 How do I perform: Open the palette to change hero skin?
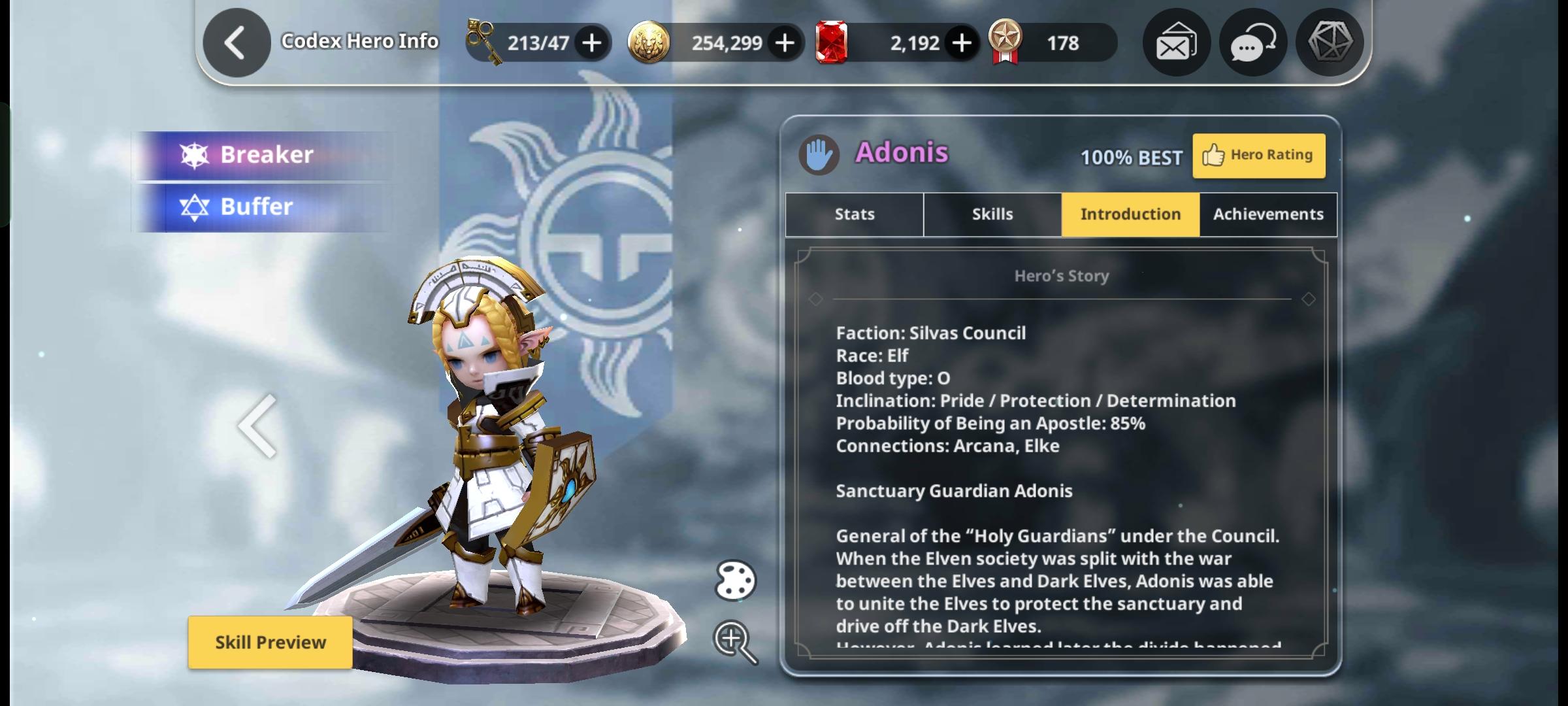pyautogui.click(x=734, y=580)
